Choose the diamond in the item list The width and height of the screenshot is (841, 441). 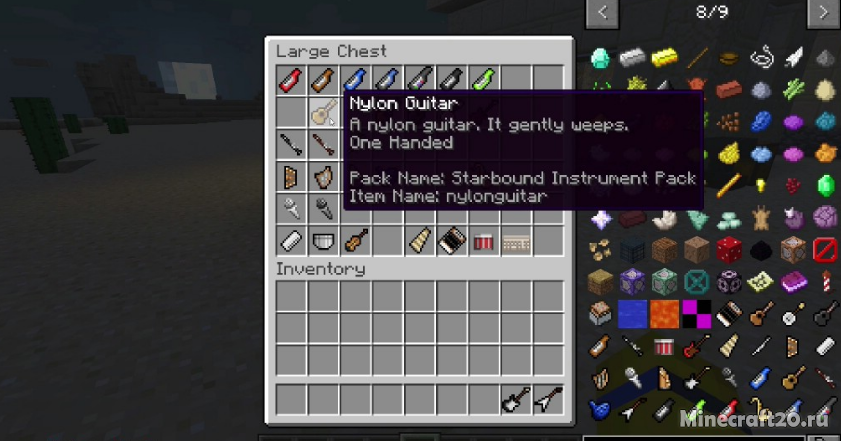[x=600, y=58]
